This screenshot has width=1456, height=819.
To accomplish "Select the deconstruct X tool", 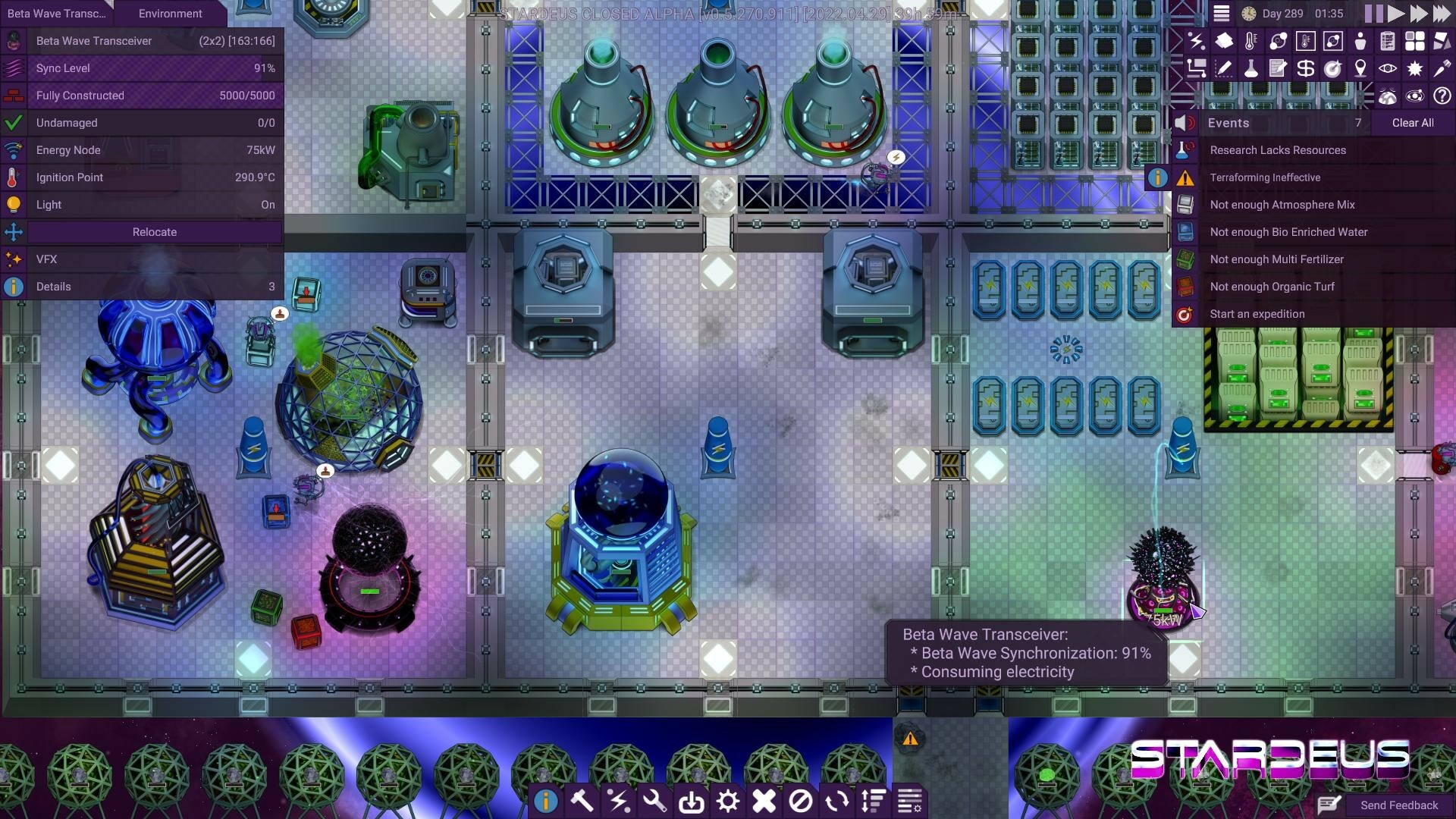I will click(764, 800).
